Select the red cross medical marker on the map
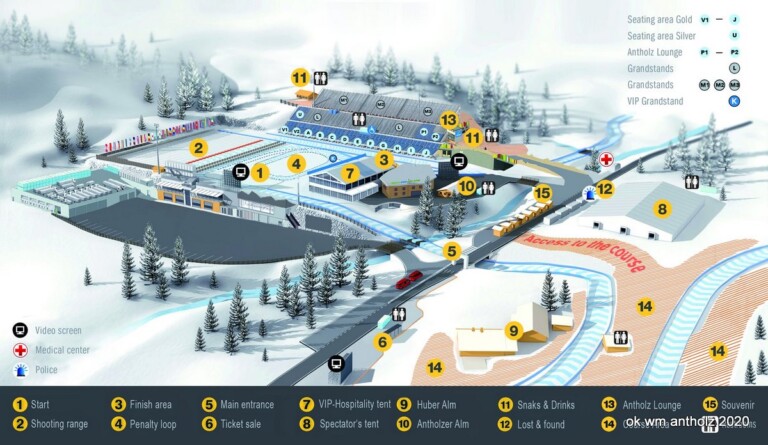768x445 pixels. point(607,160)
